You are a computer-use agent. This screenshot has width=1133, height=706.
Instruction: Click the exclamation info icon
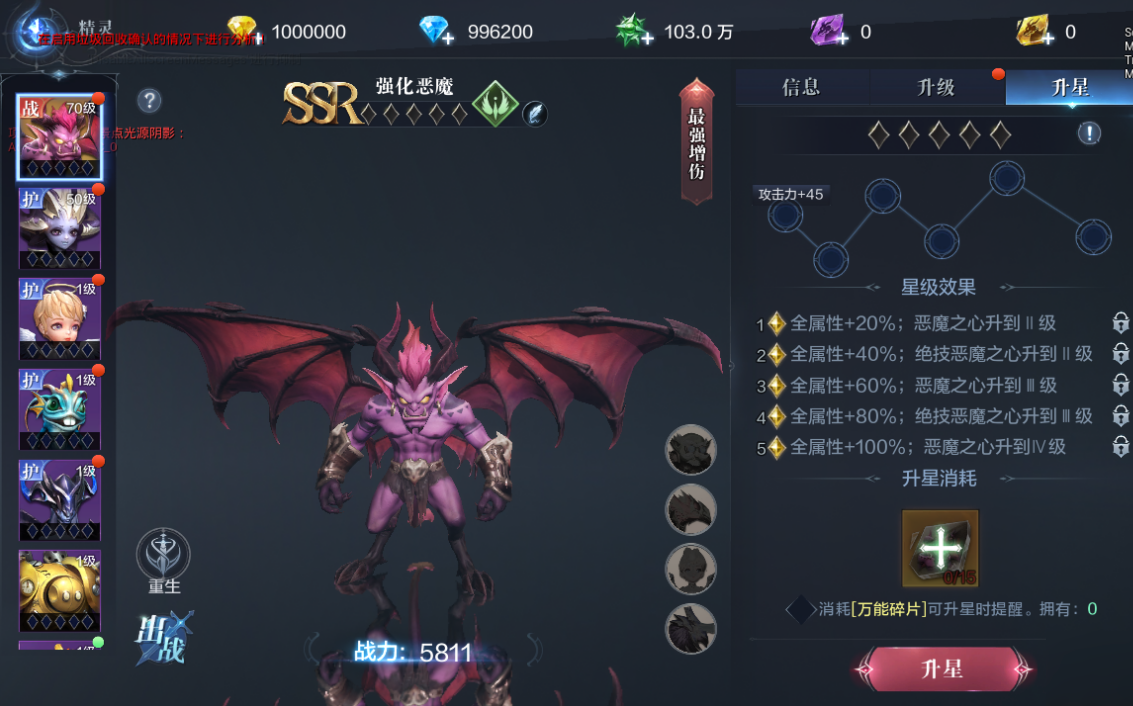(x=1089, y=133)
